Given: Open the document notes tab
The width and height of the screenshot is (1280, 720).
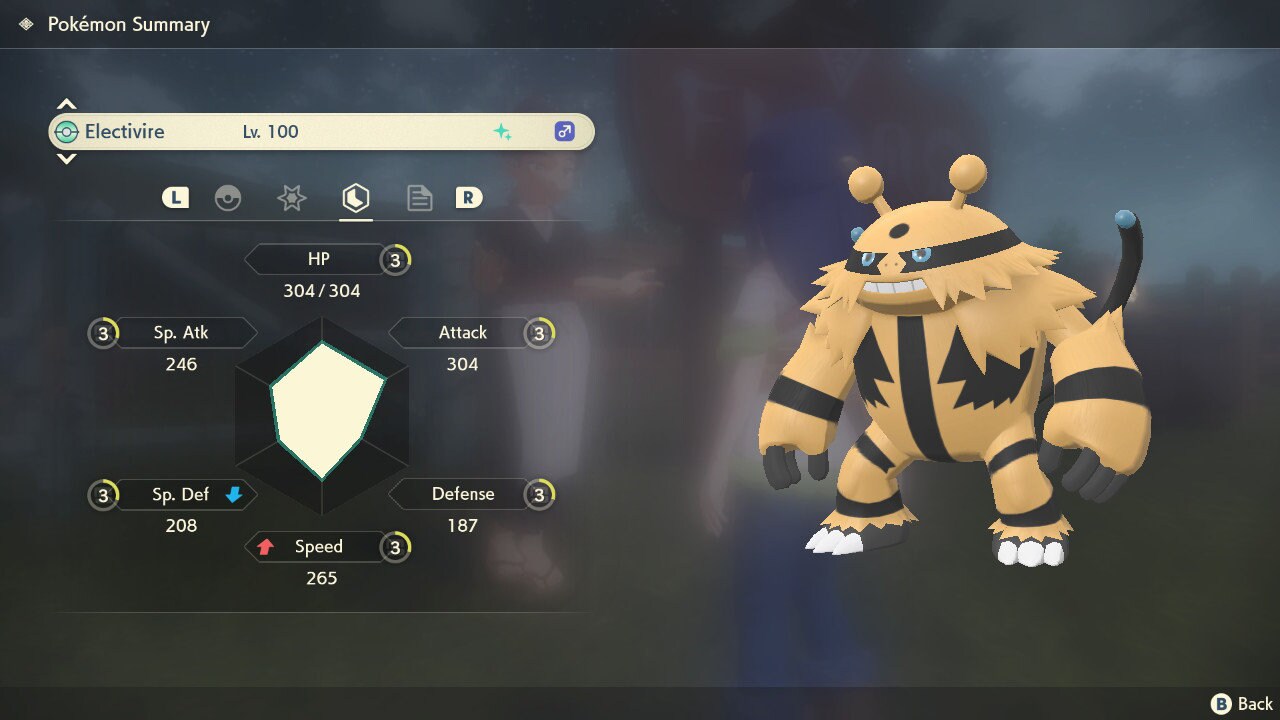Looking at the screenshot, I should pos(419,198).
